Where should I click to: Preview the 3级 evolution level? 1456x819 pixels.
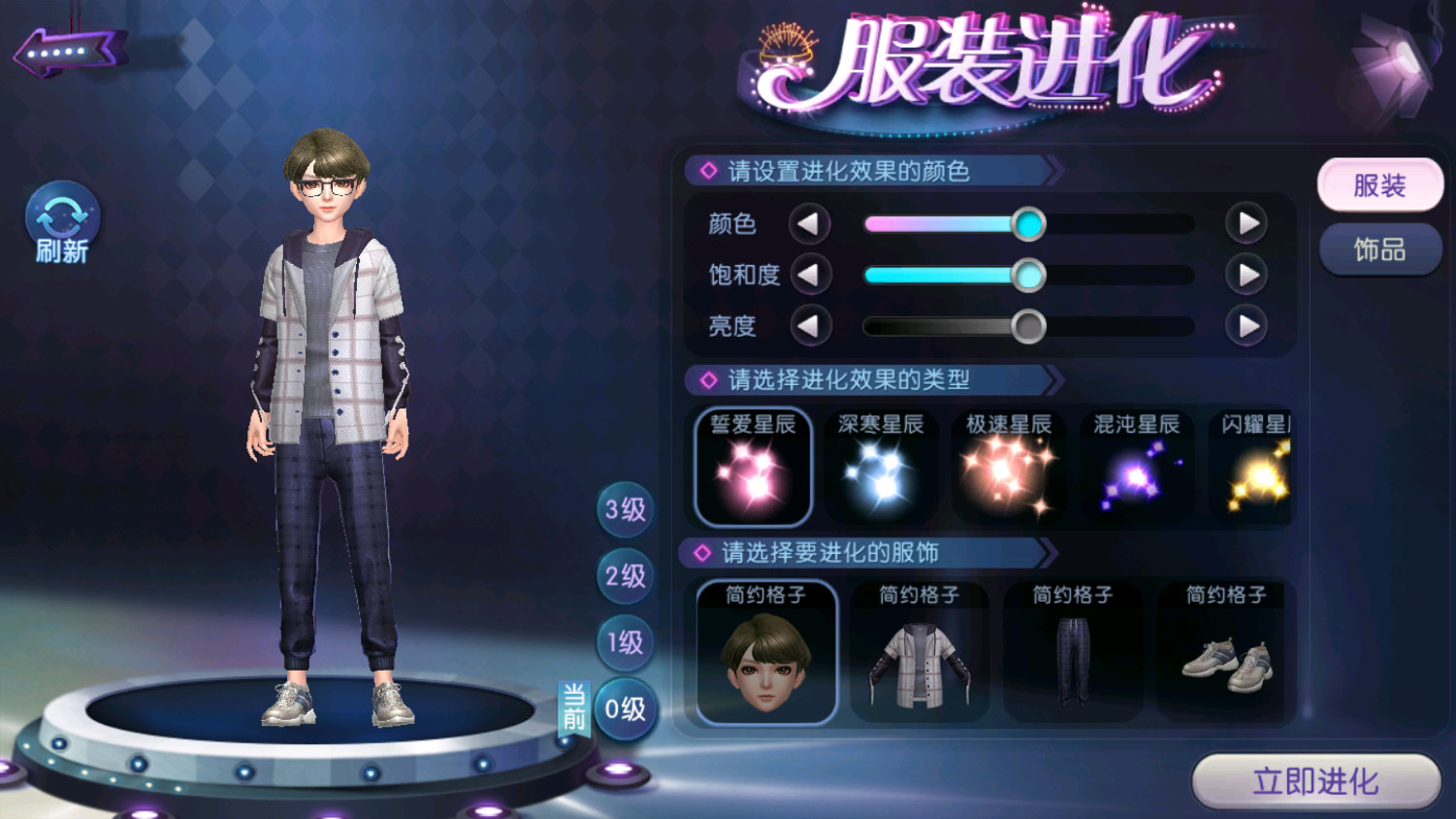625,509
